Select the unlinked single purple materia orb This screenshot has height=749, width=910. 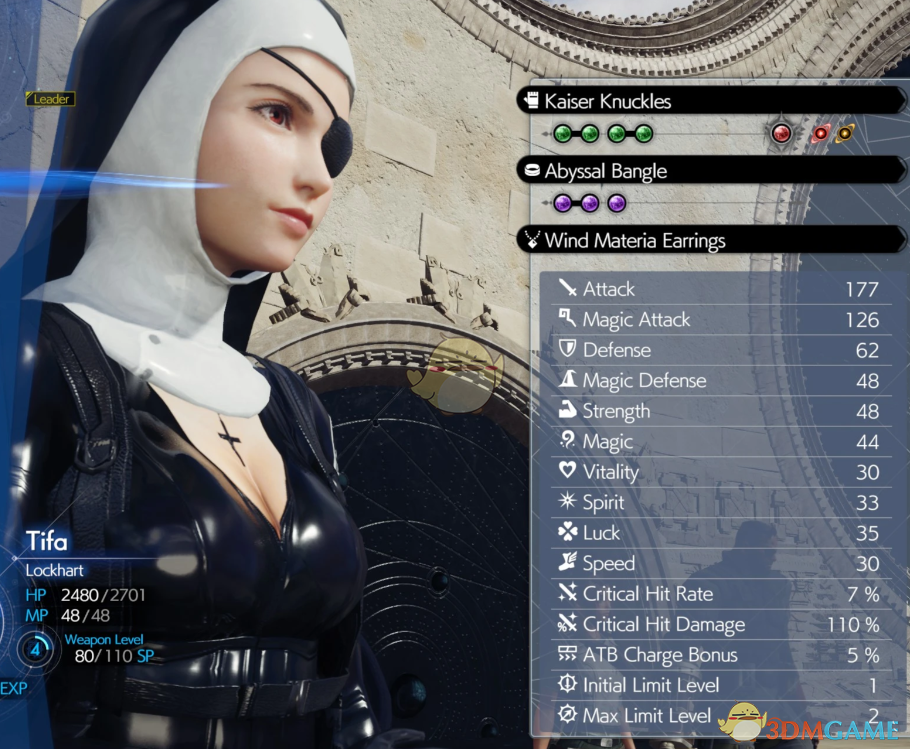(617, 203)
